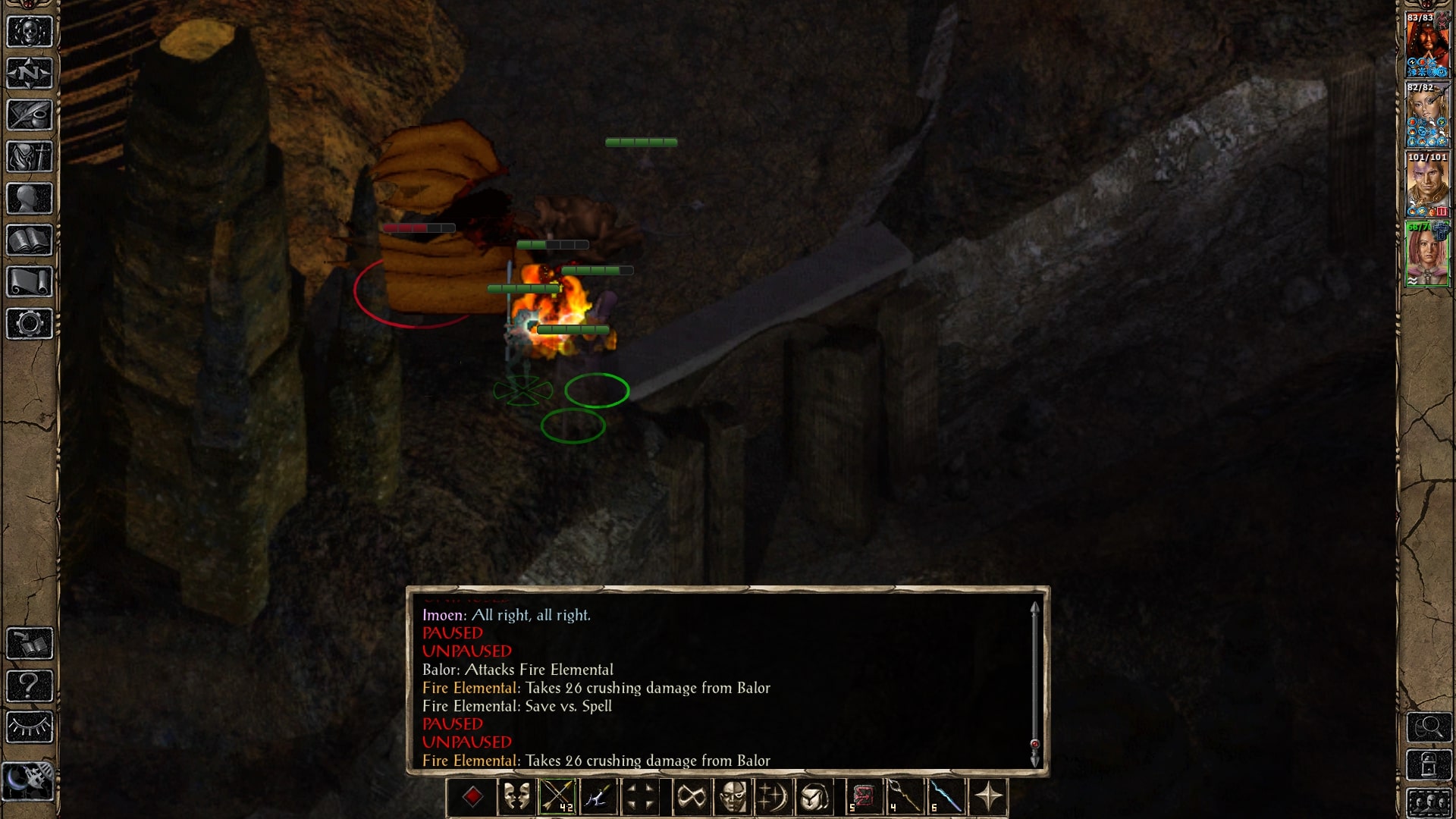Click the two masks talk button
Image resolution: width=1456 pixels, height=819 pixels.
[x=516, y=797]
